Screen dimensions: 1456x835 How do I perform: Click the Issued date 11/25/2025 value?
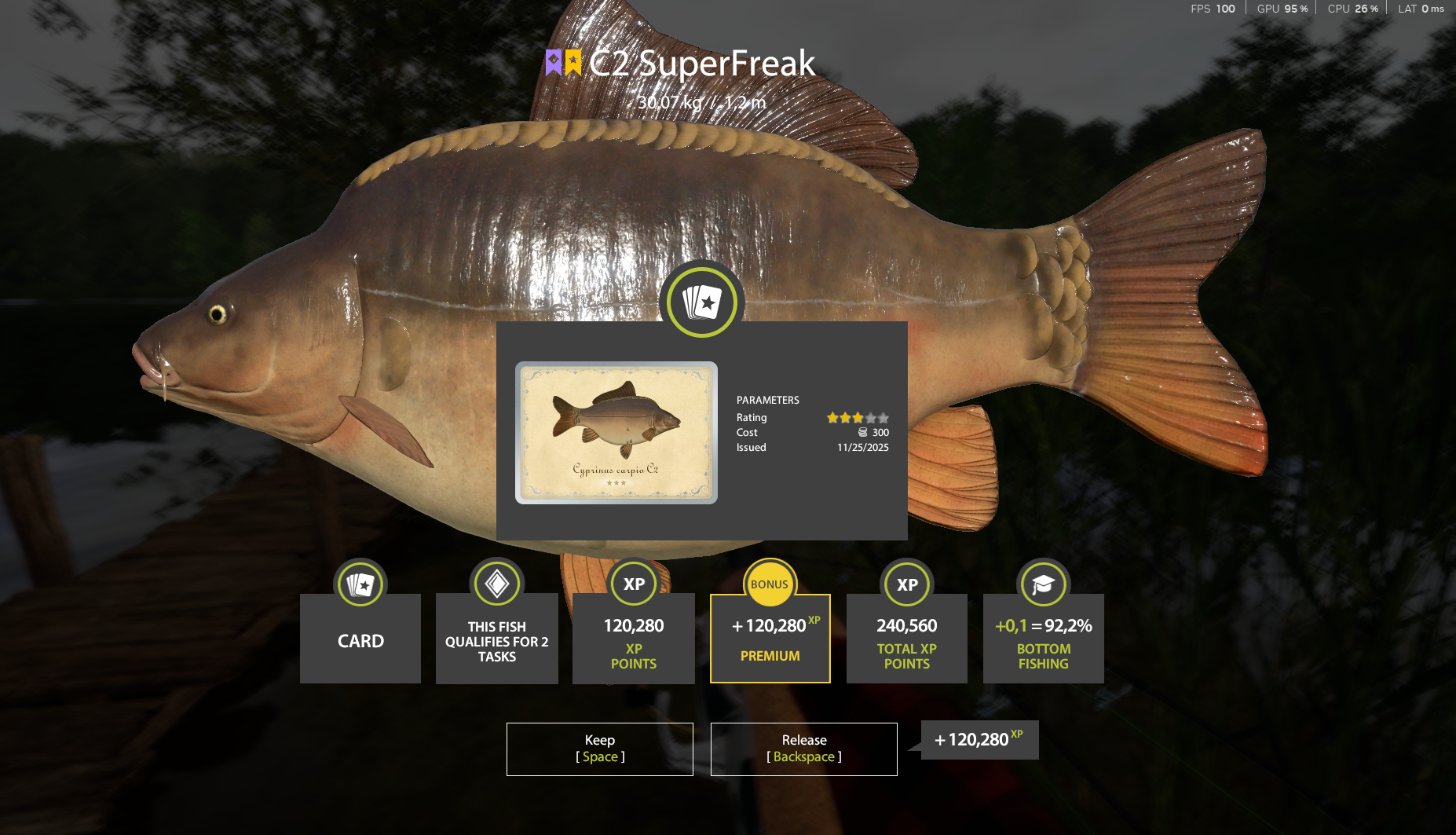click(862, 447)
